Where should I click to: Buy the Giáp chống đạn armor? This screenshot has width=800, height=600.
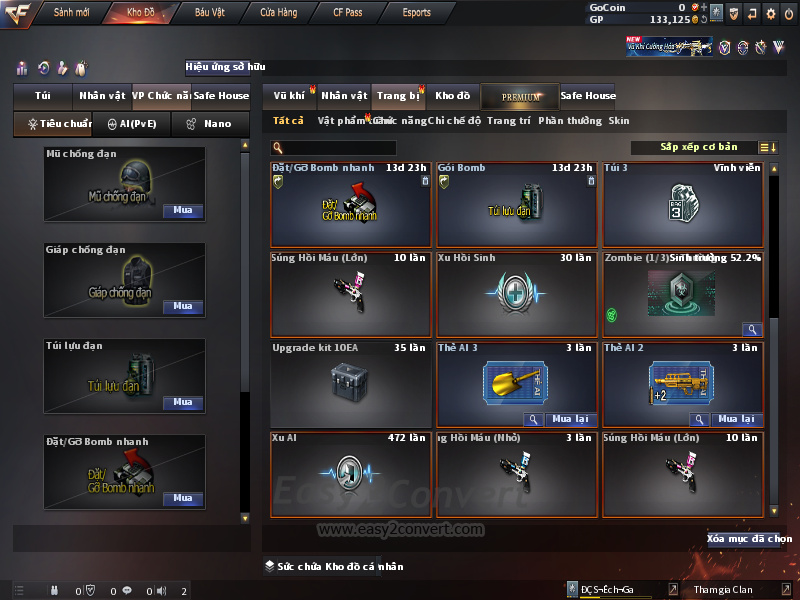pyautogui.click(x=183, y=307)
